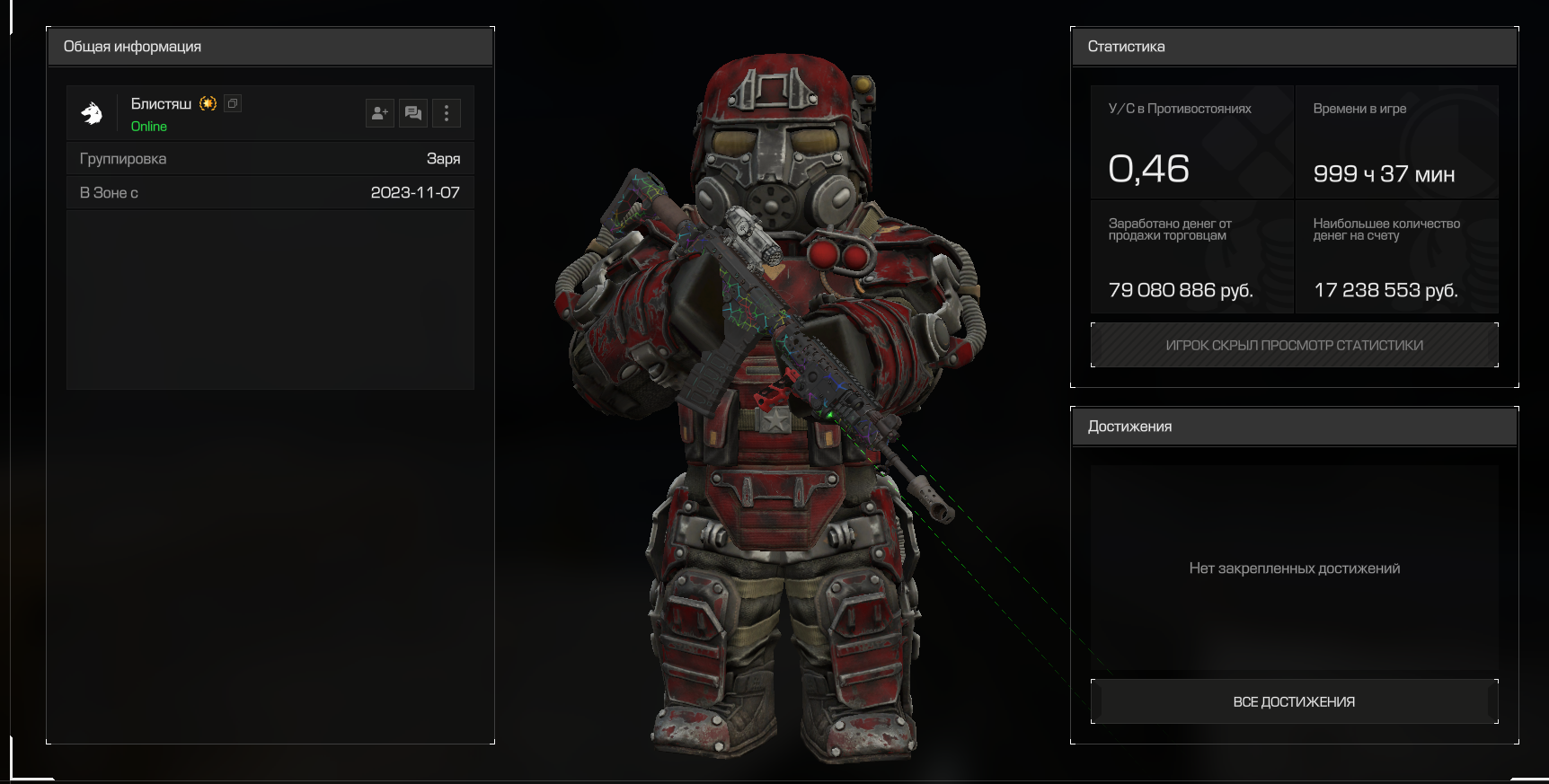This screenshot has height=784, width=1549.
Task: Copy the player's nickname
Action: tap(233, 103)
